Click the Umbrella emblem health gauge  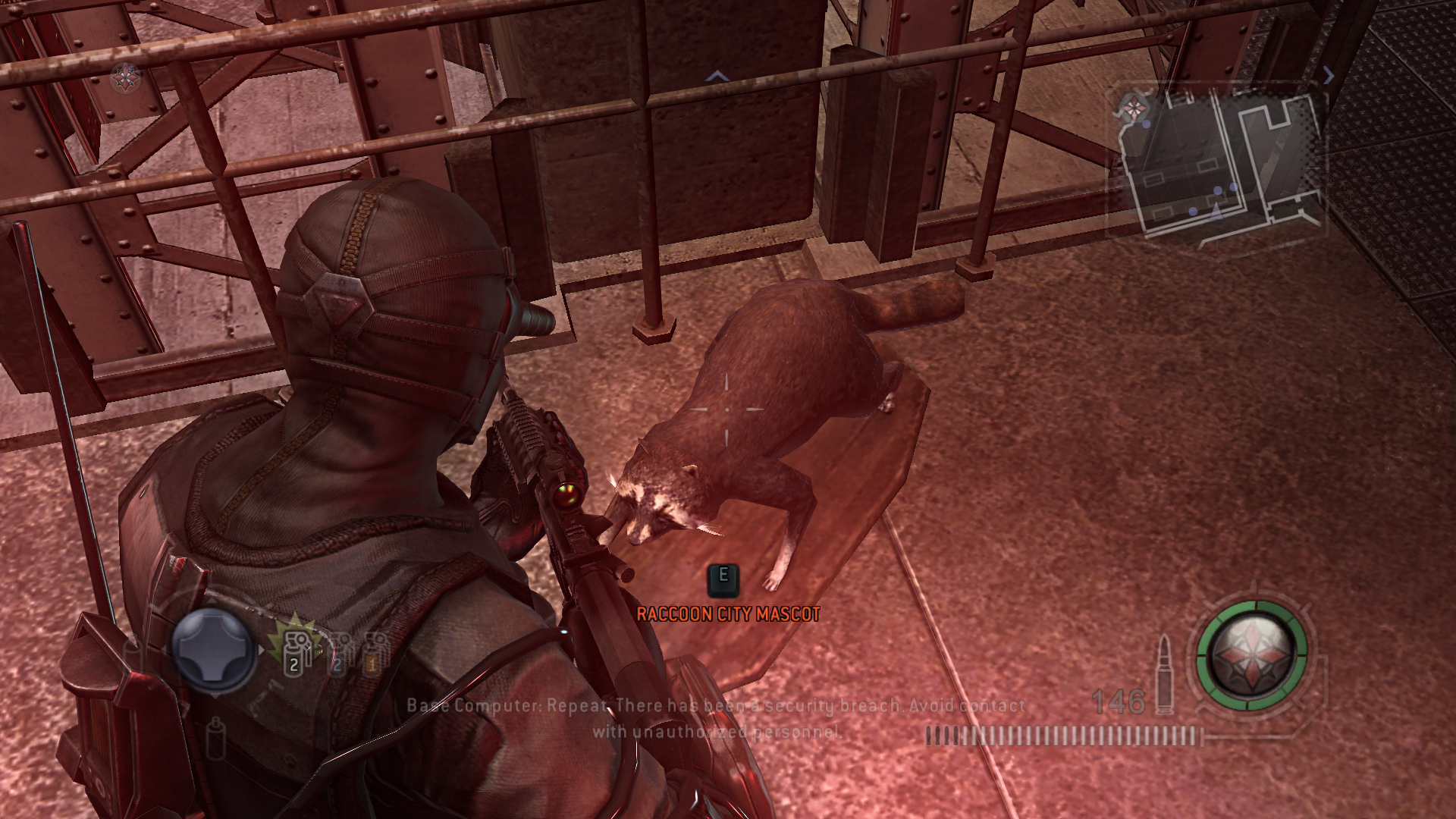pos(1252,655)
